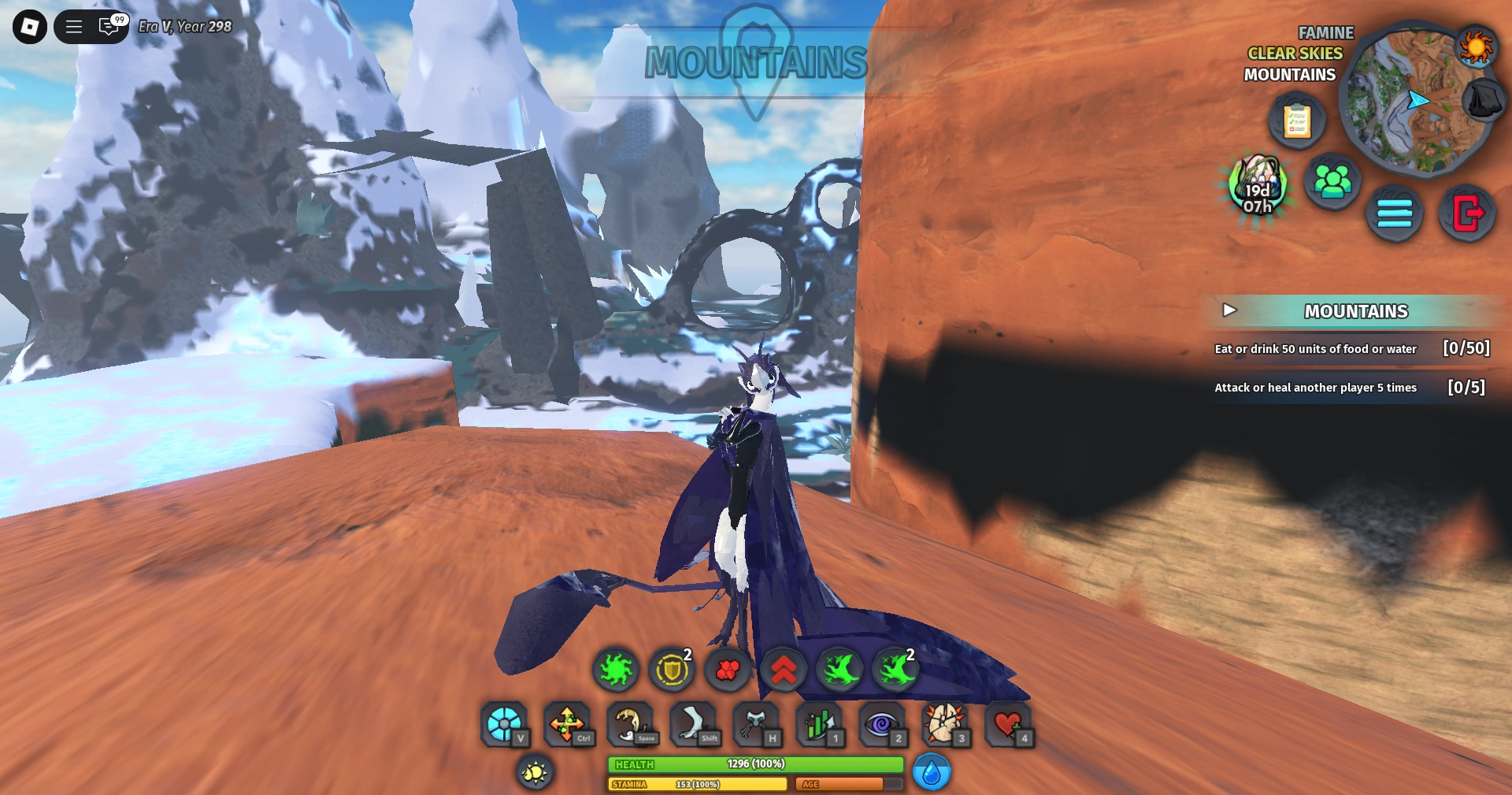Toggle sprint with the red double-chevron ability
Image resolution: width=1512 pixels, height=795 pixels.
click(784, 671)
